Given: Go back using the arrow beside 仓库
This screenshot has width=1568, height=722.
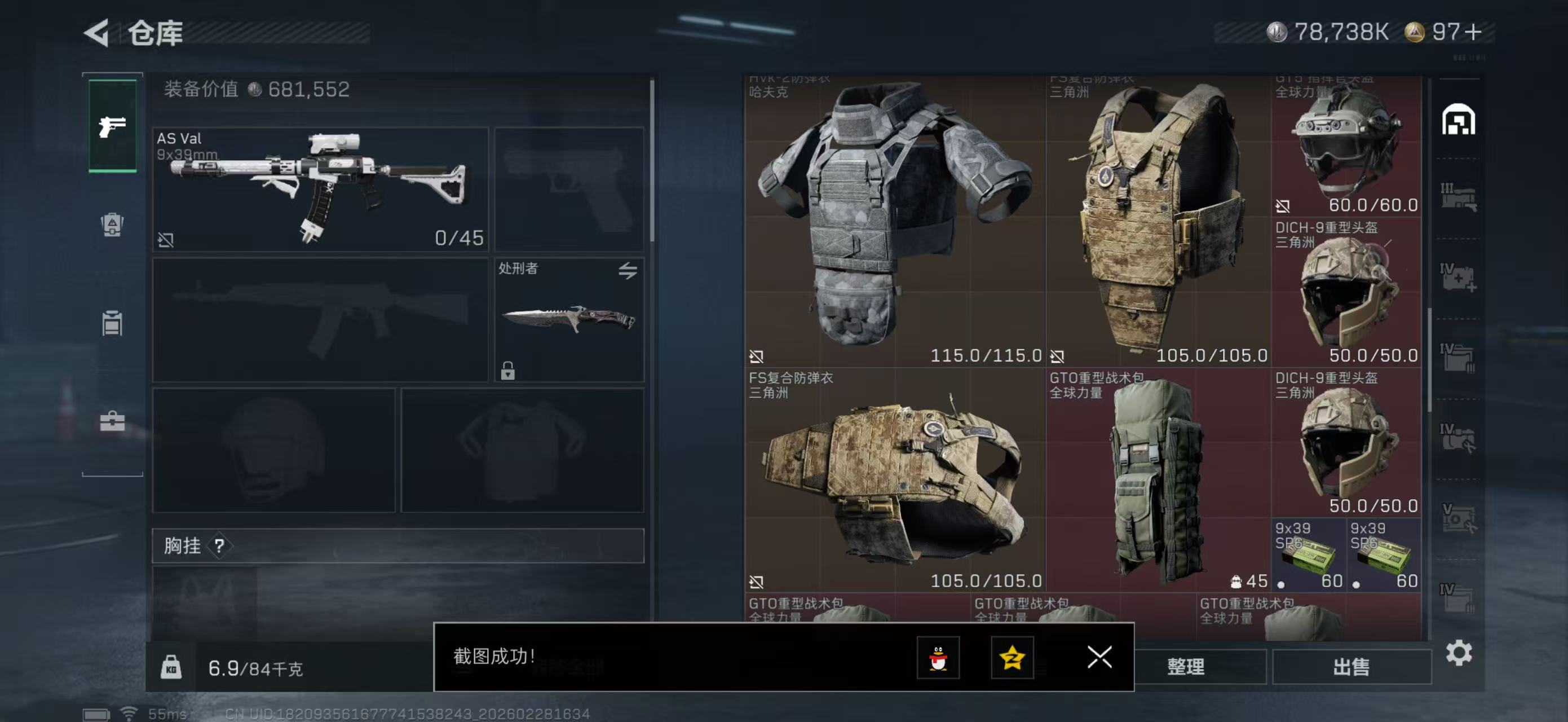Looking at the screenshot, I should 97,32.
